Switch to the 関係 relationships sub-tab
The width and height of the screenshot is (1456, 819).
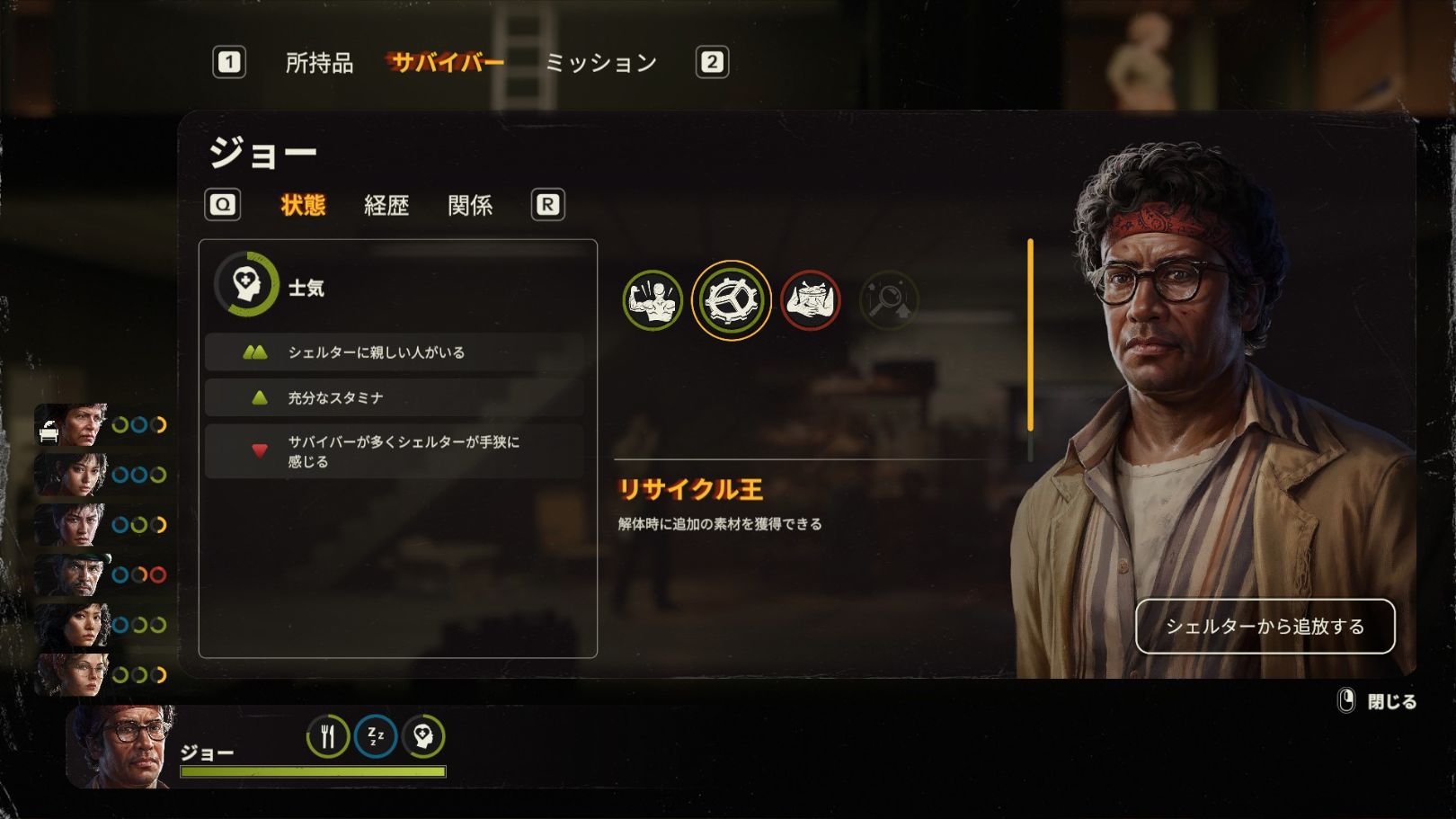click(470, 205)
